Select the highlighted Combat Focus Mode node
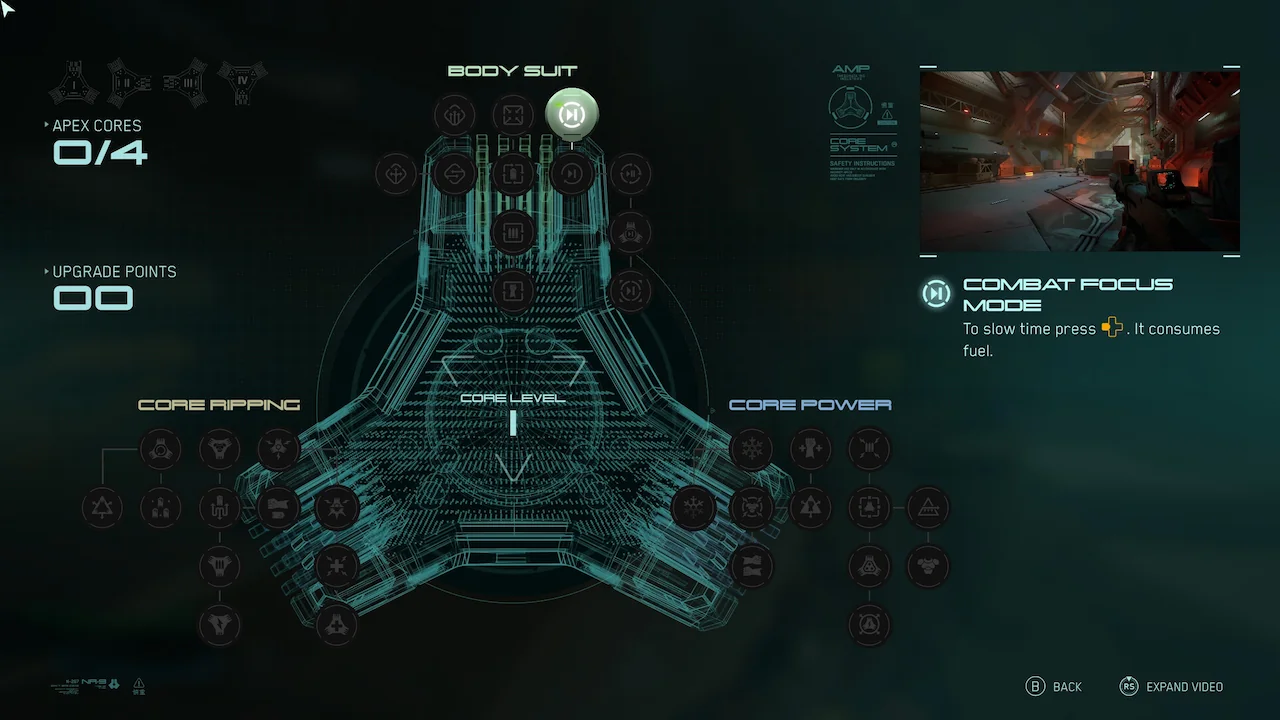This screenshot has height=720, width=1280. coord(572,115)
